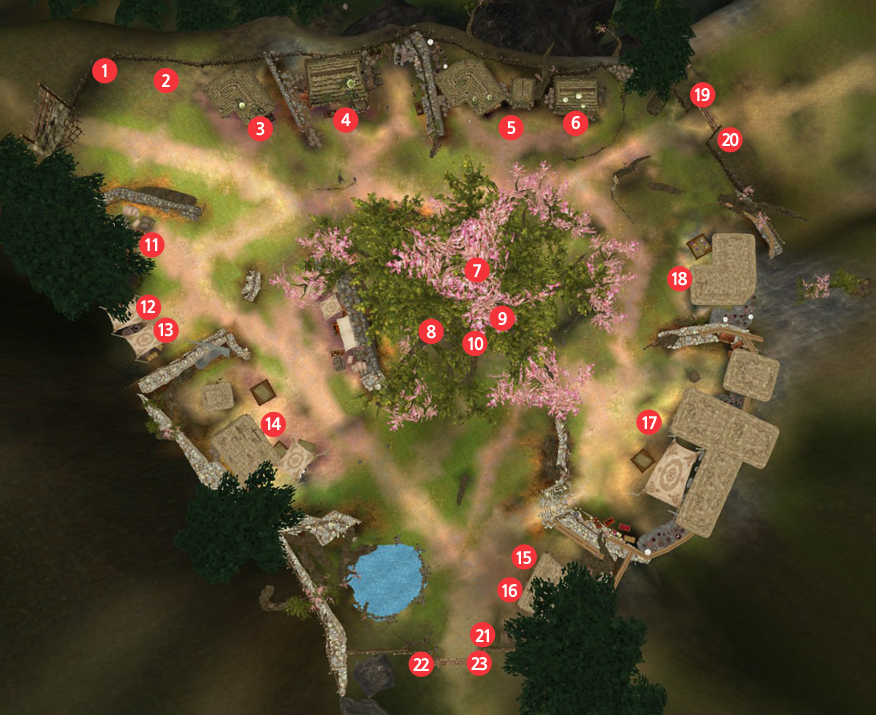Choose map marker number 4
876x715 pixels.
(x=345, y=120)
